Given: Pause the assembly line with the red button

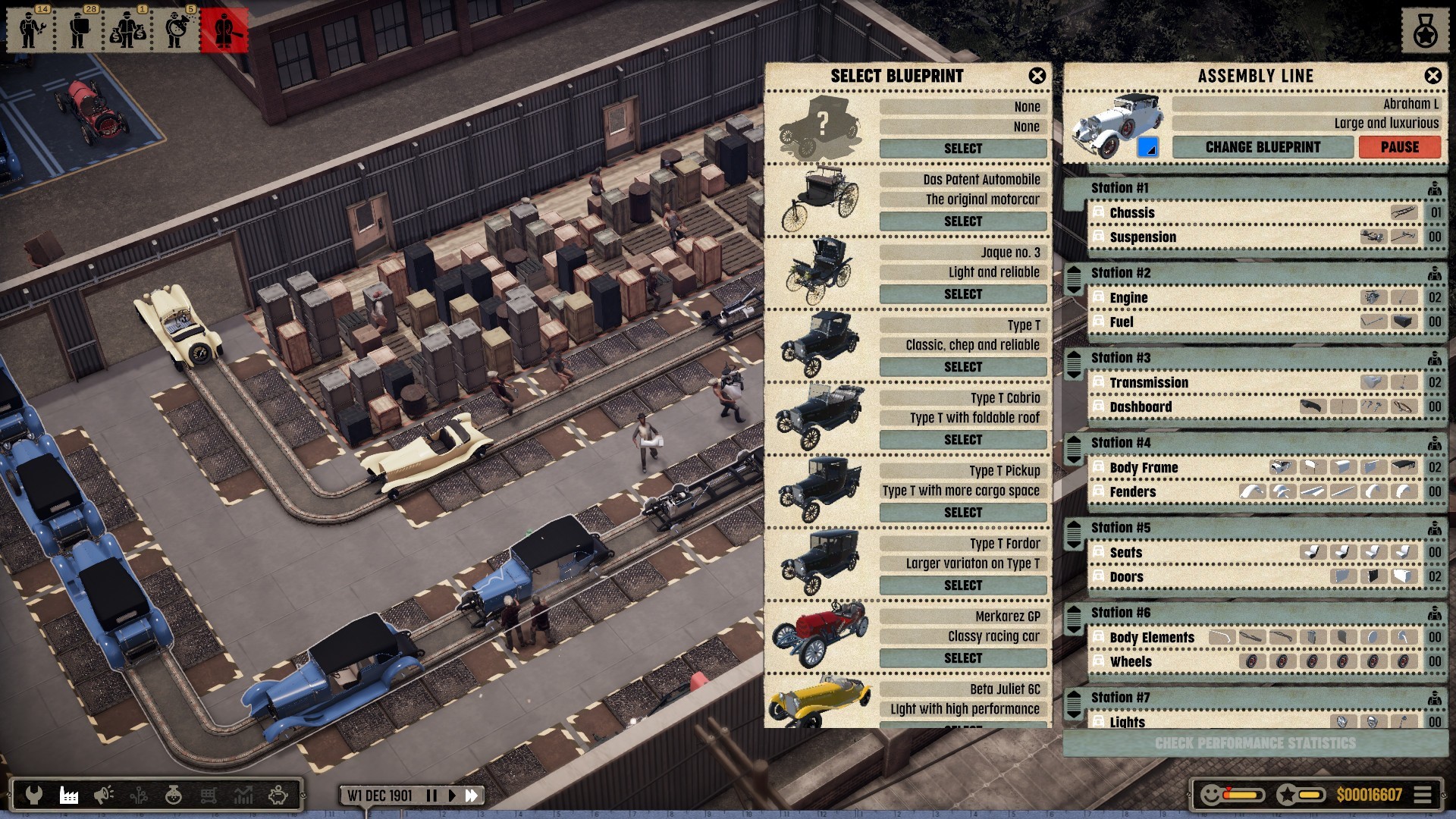Looking at the screenshot, I should coord(1399,147).
